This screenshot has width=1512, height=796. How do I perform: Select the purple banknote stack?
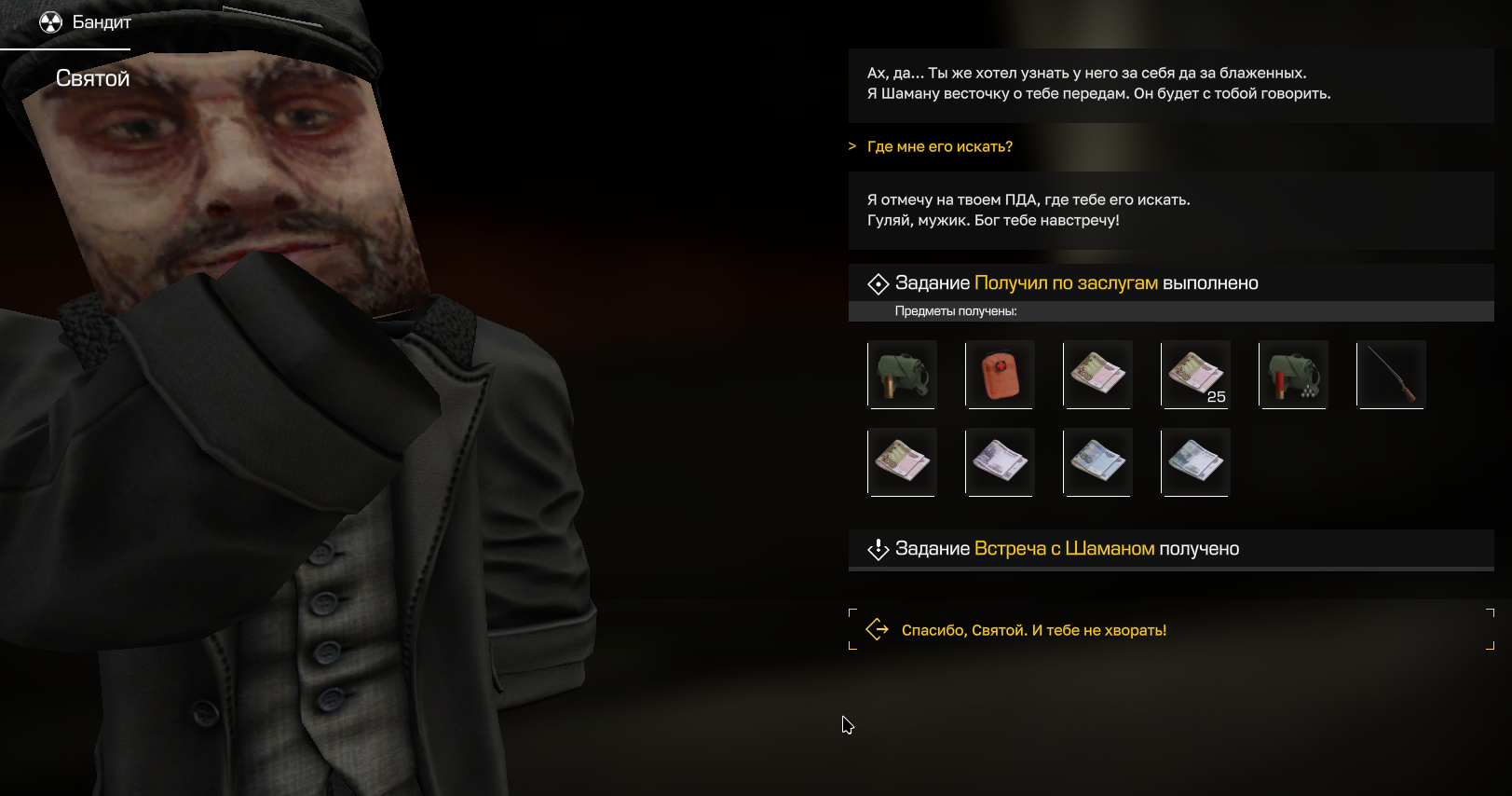[1000, 462]
